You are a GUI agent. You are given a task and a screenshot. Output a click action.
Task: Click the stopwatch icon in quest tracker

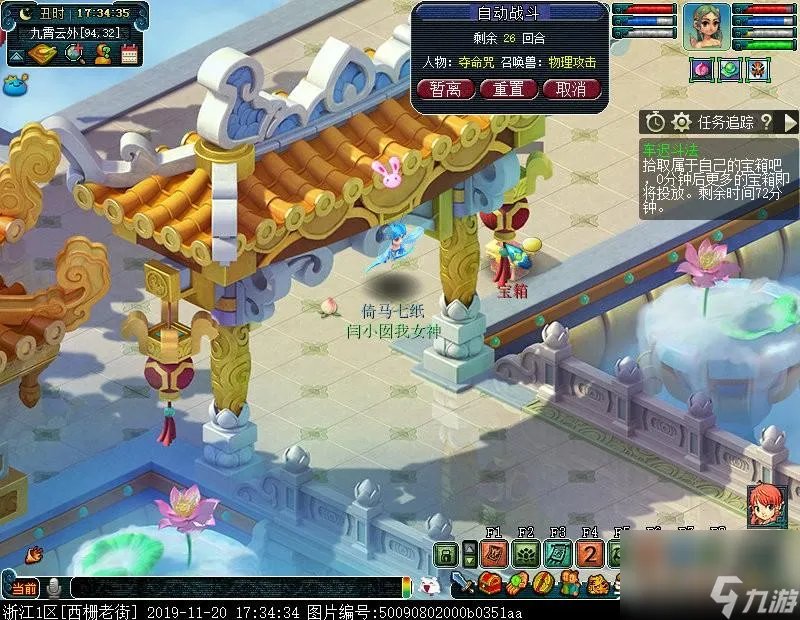pos(655,122)
